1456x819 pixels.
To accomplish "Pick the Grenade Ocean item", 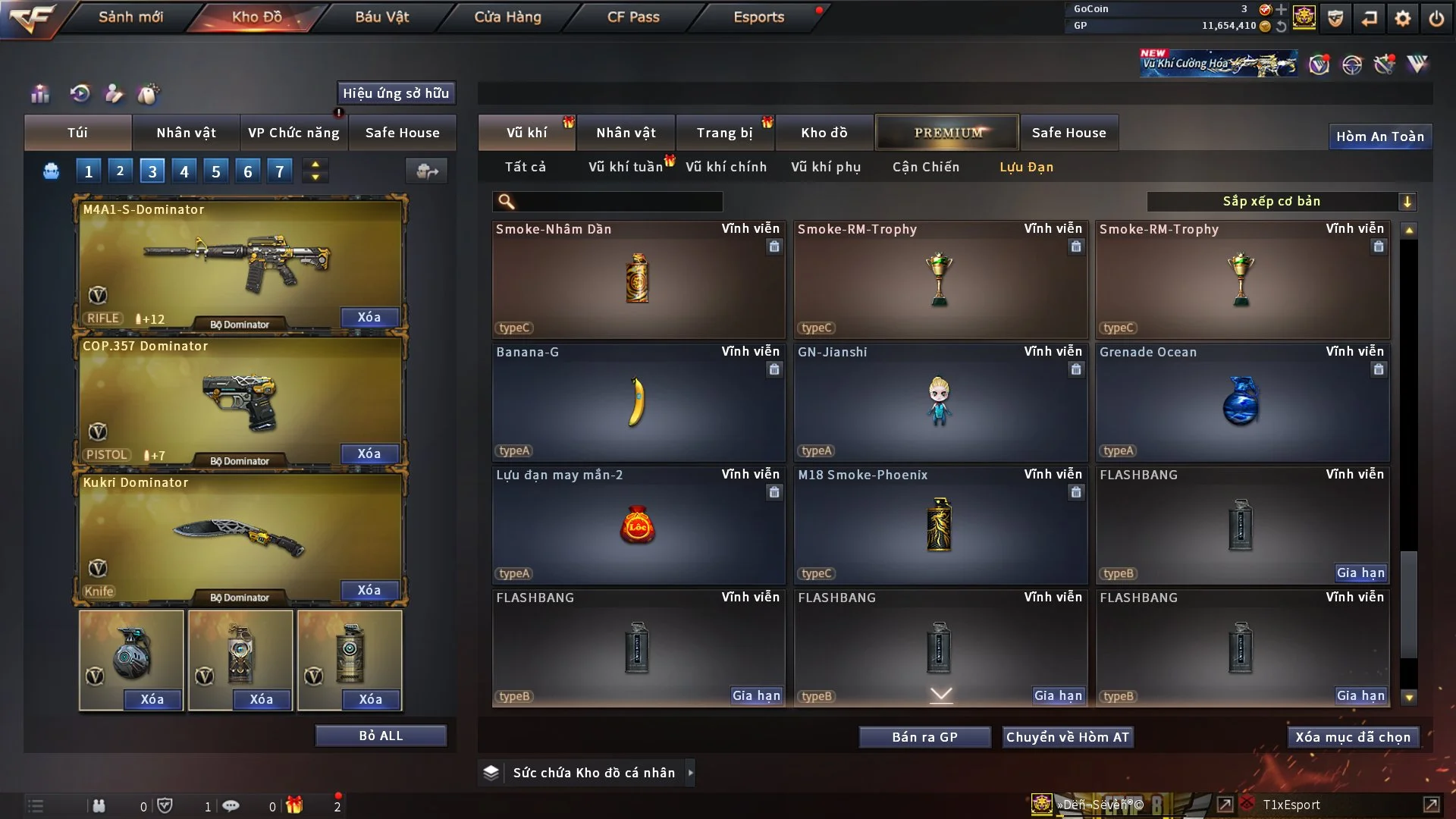I will coord(1241,403).
